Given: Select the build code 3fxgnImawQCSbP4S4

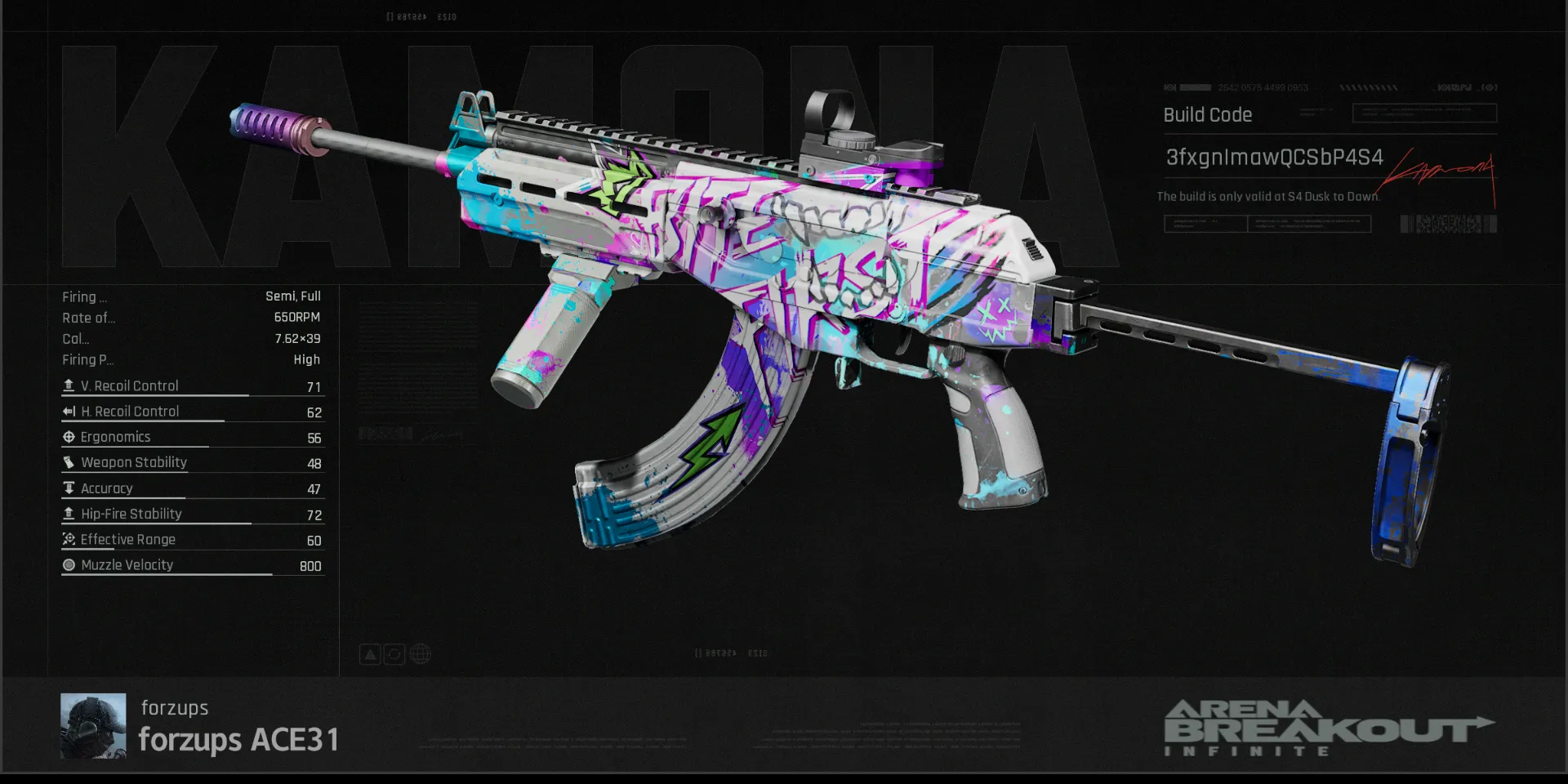Looking at the screenshot, I should pyautogui.click(x=1274, y=158).
